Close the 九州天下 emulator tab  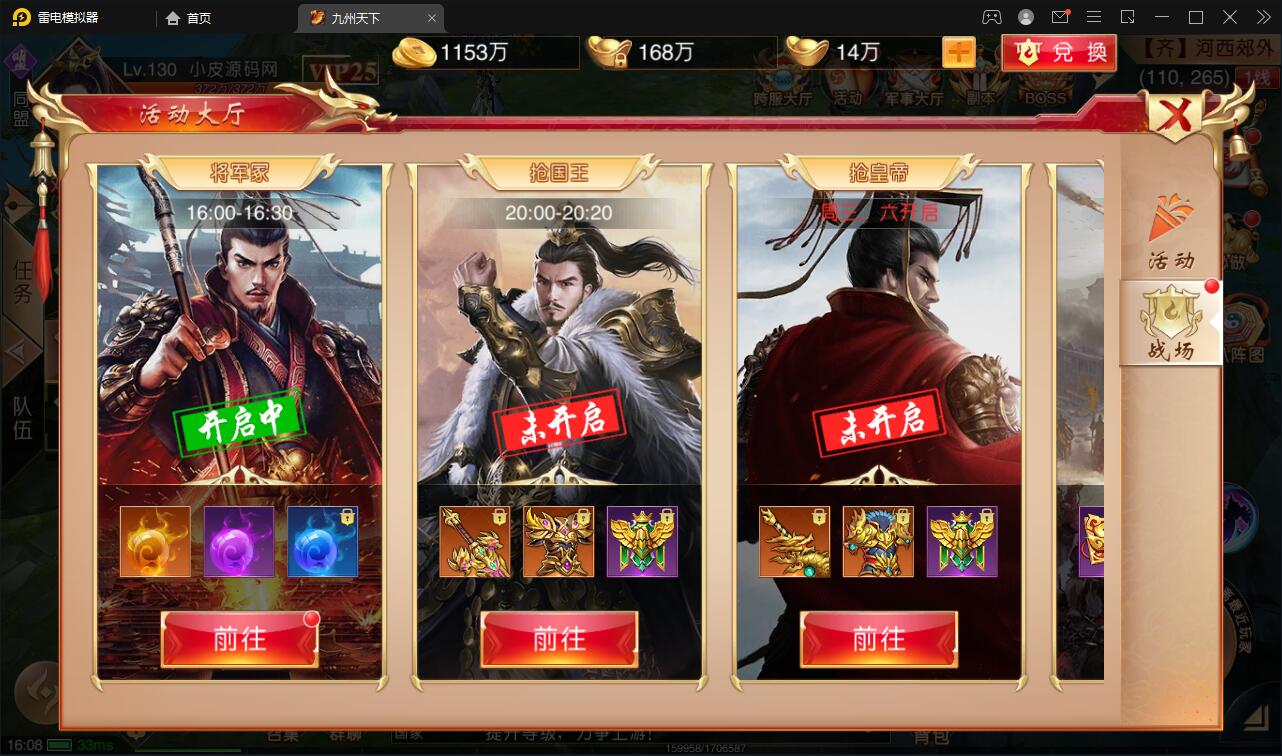(x=432, y=18)
